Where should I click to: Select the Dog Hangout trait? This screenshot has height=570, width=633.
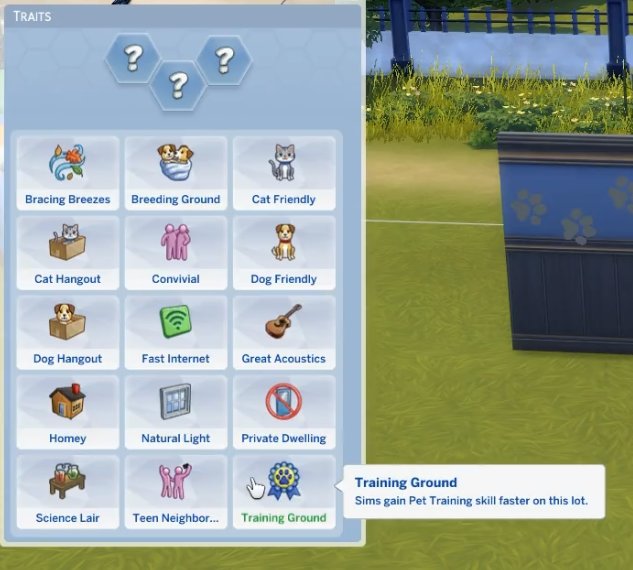click(x=68, y=332)
